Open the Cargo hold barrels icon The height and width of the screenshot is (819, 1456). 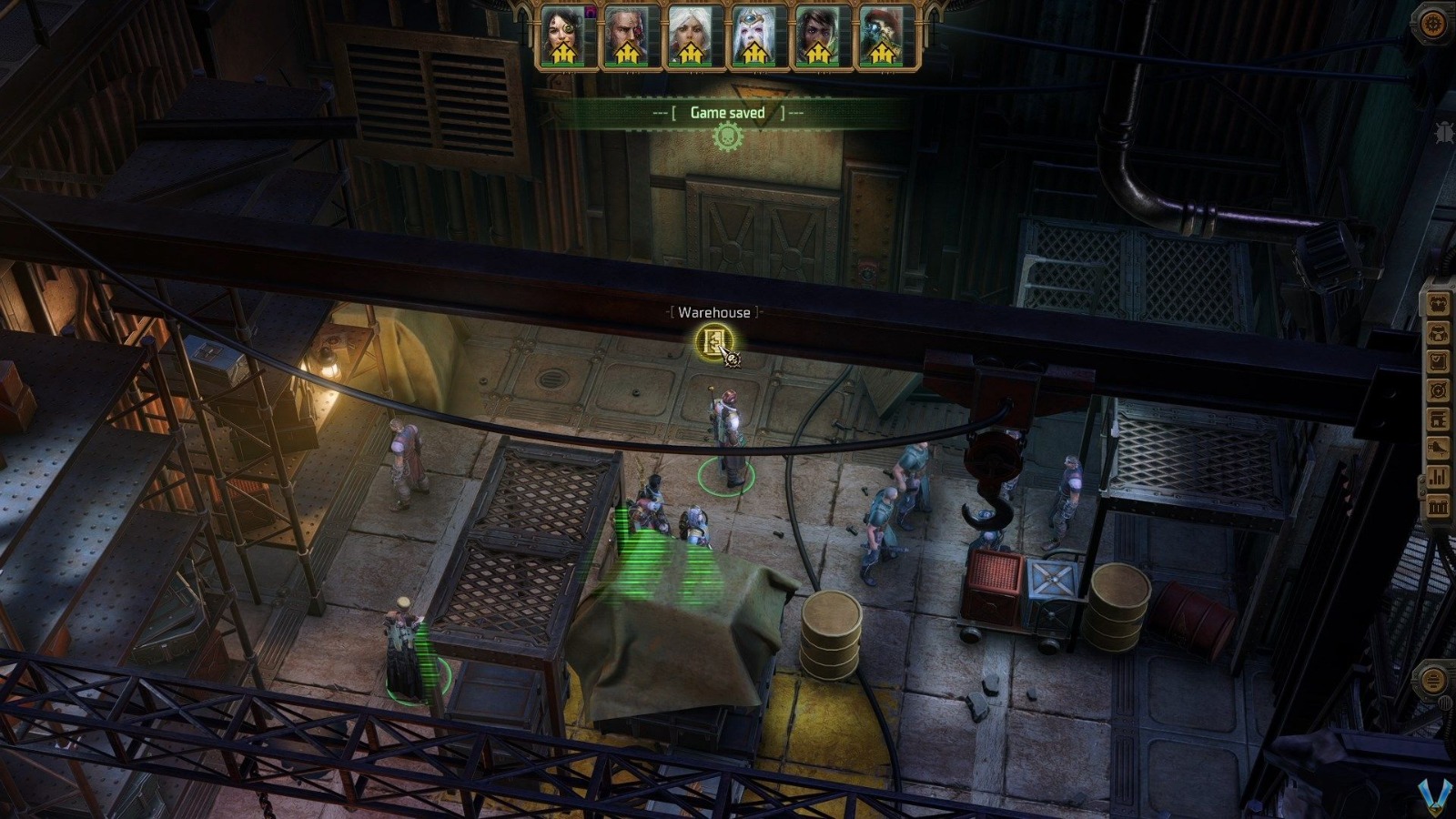click(1438, 504)
